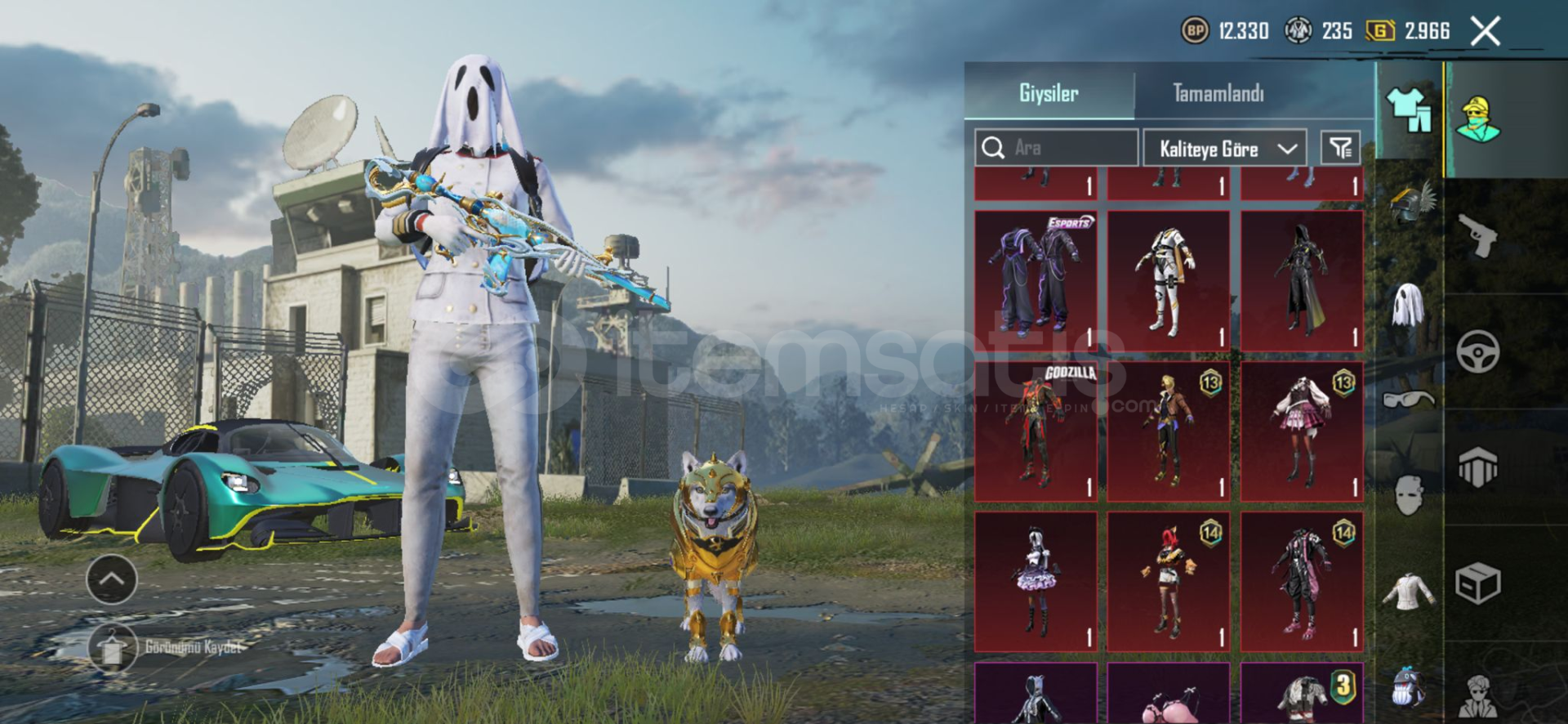
Task: Pick the black hooded cloak outfit
Action: tap(1302, 280)
